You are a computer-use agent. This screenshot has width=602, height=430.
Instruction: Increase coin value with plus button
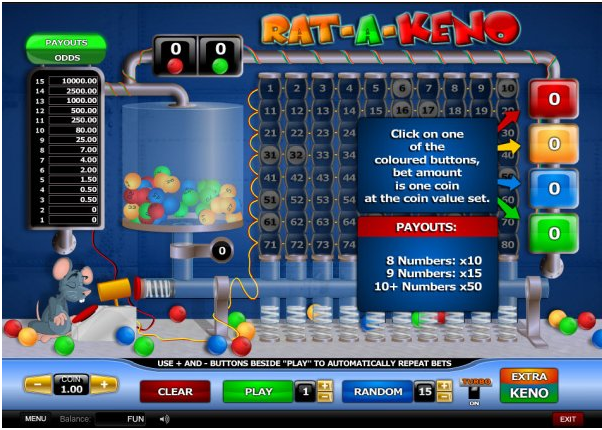coord(105,385)
